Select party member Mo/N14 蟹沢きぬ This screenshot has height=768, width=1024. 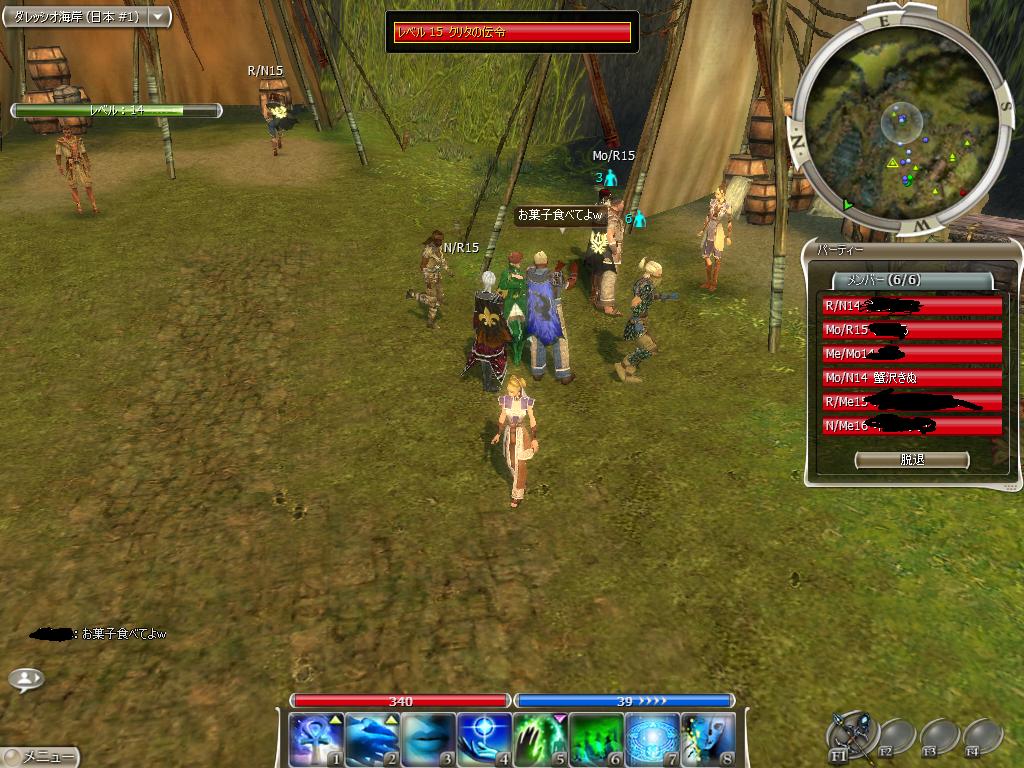911,378
